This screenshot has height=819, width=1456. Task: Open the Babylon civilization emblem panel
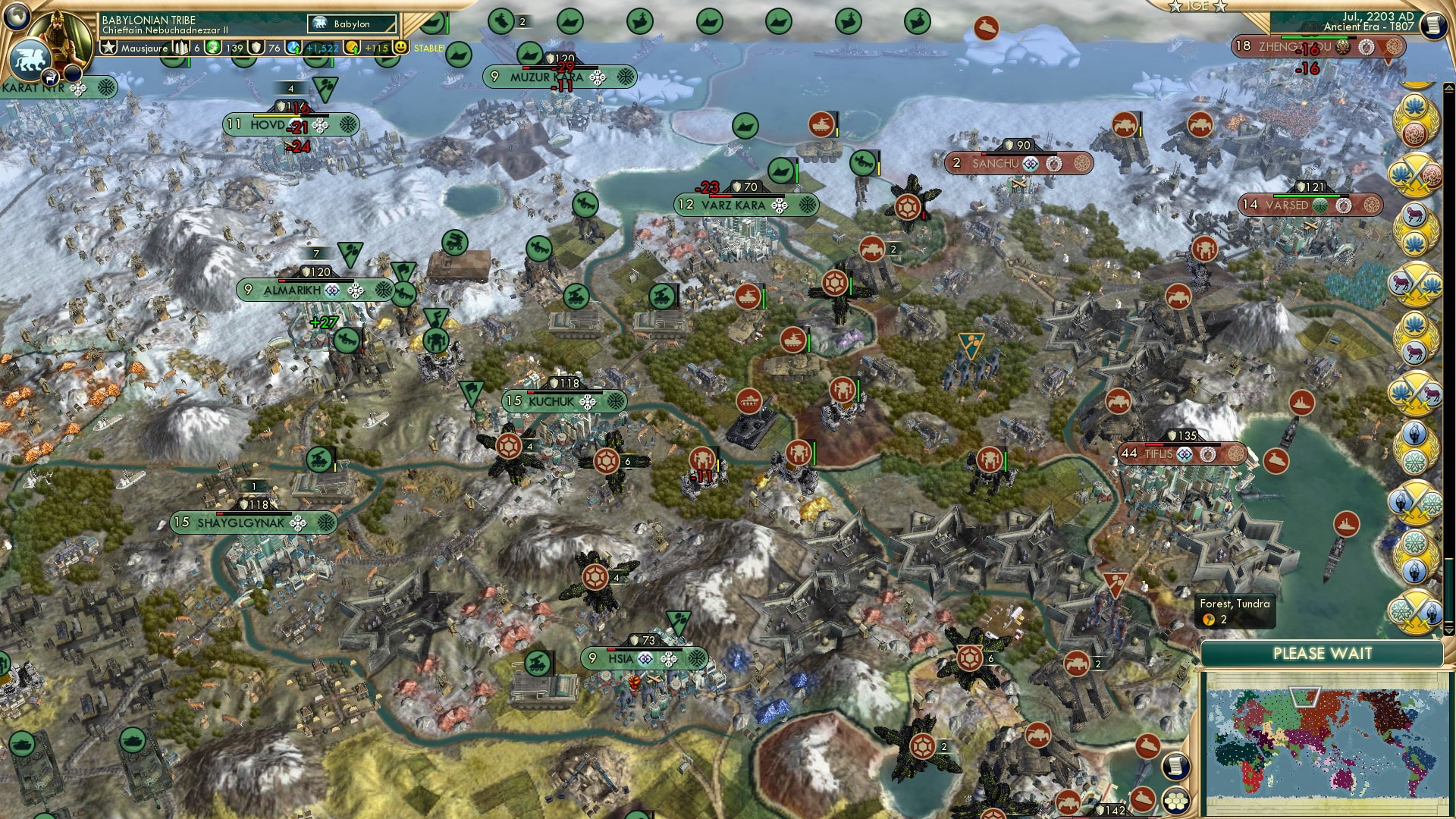point(319,24)
